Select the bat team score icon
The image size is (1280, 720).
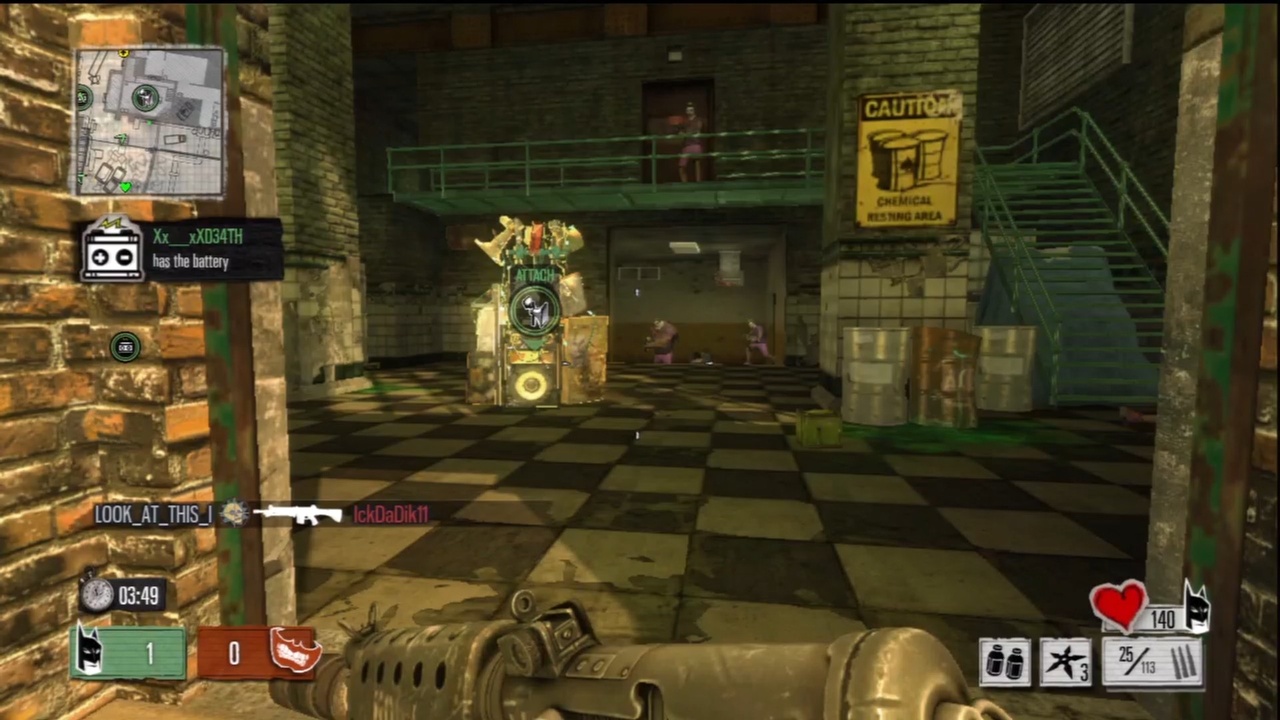coord(90,652)
